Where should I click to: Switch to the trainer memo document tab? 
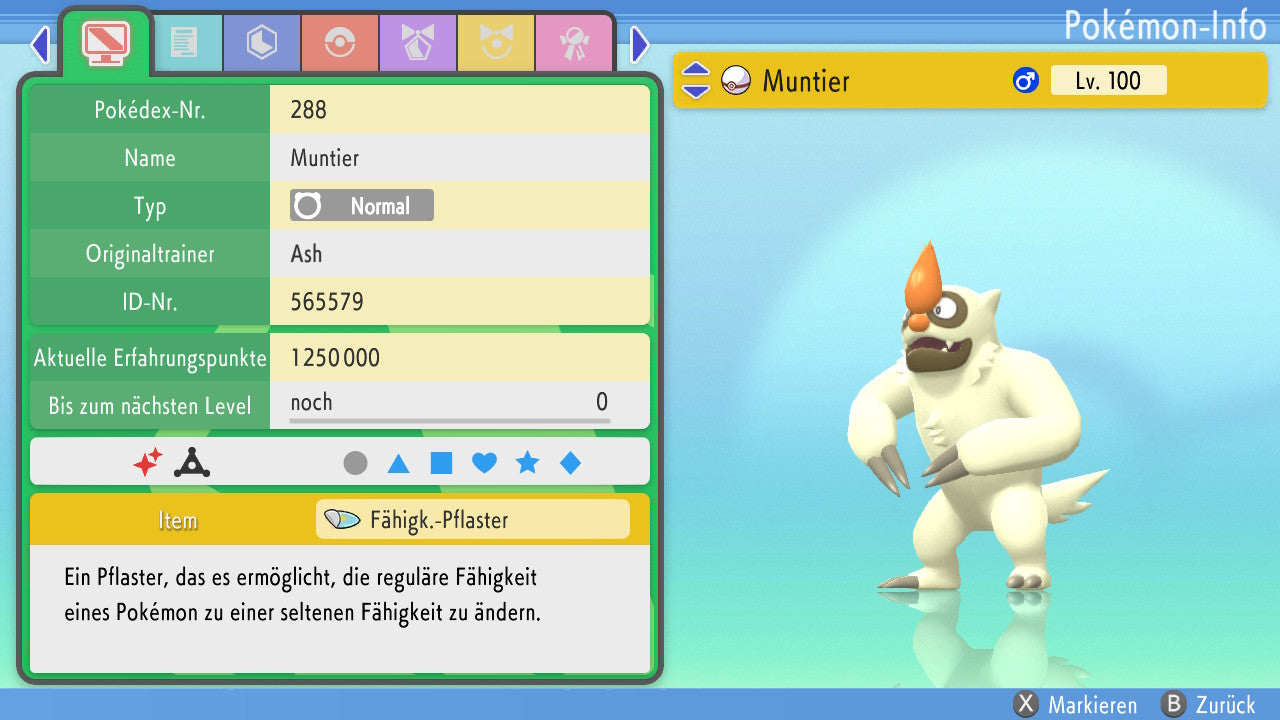click(183, 43)
